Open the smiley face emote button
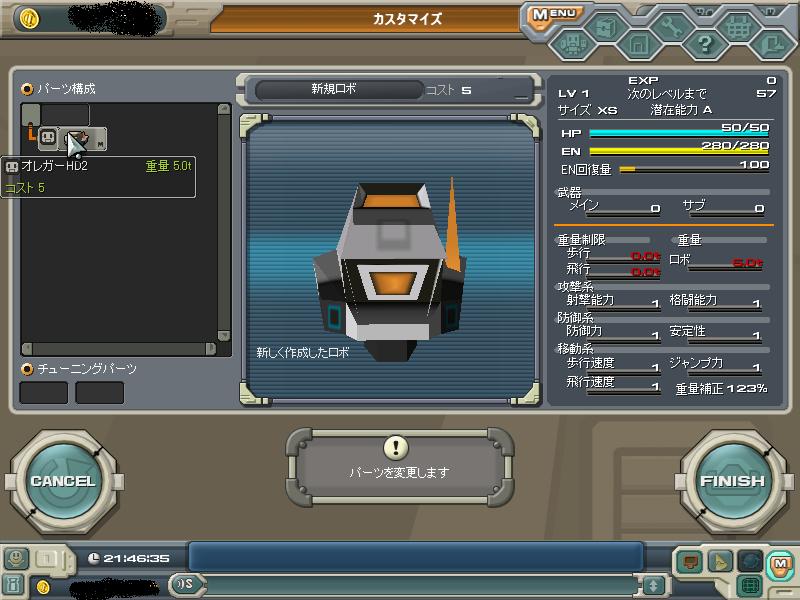This screenshot has height=600, width=800. click(x=15, y=558)
